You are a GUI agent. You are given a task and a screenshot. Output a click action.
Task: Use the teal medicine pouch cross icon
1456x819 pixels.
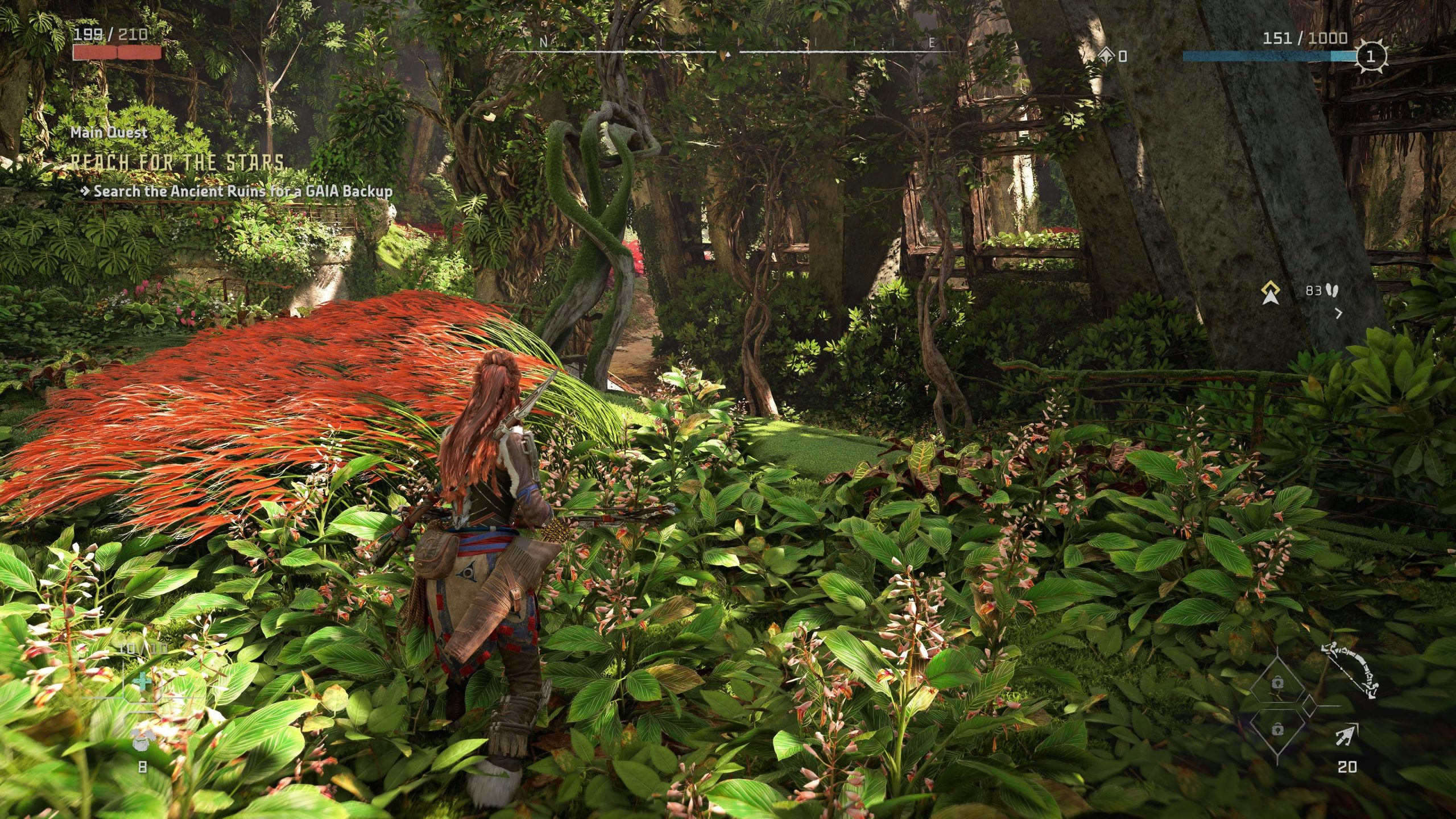[x=142, y=681]
